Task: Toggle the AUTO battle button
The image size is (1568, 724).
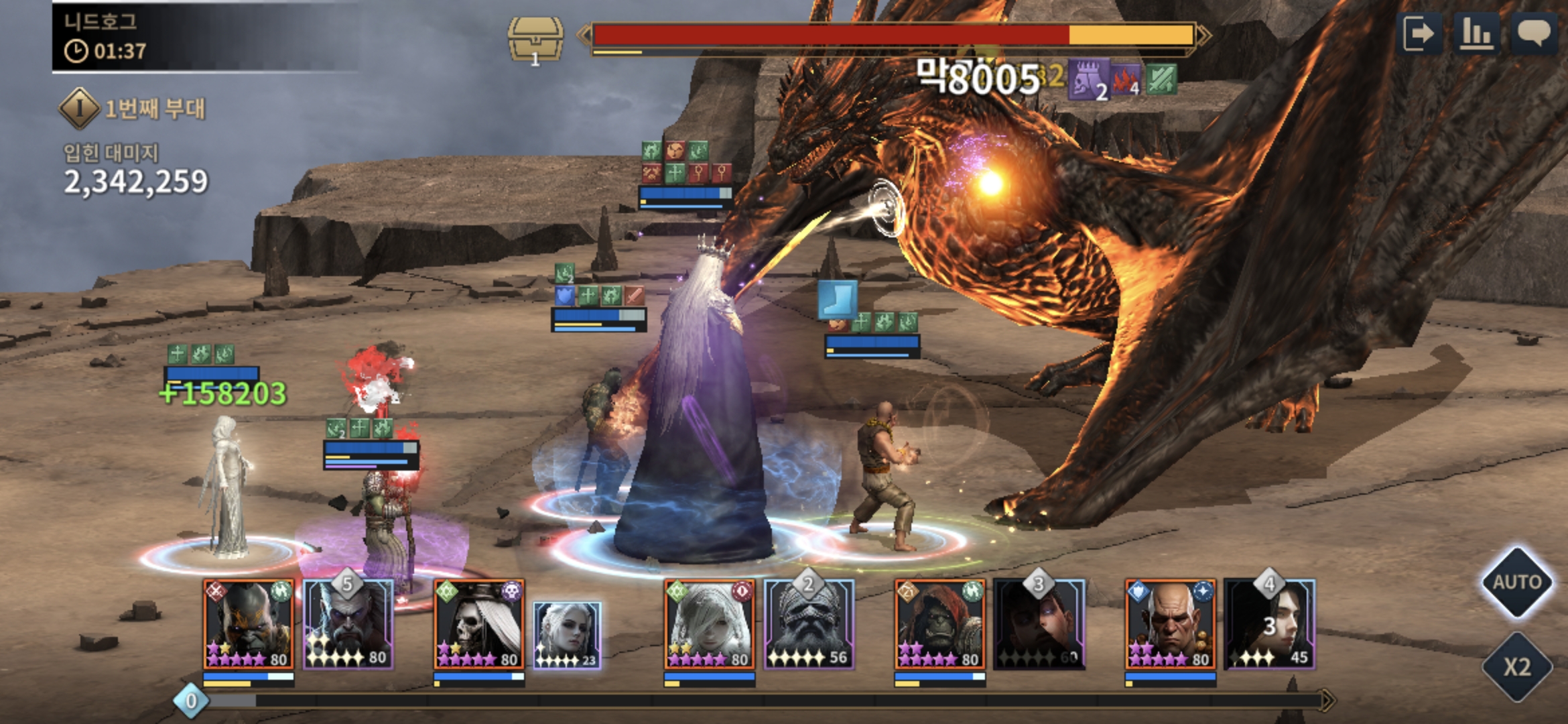Action: 1517,582
